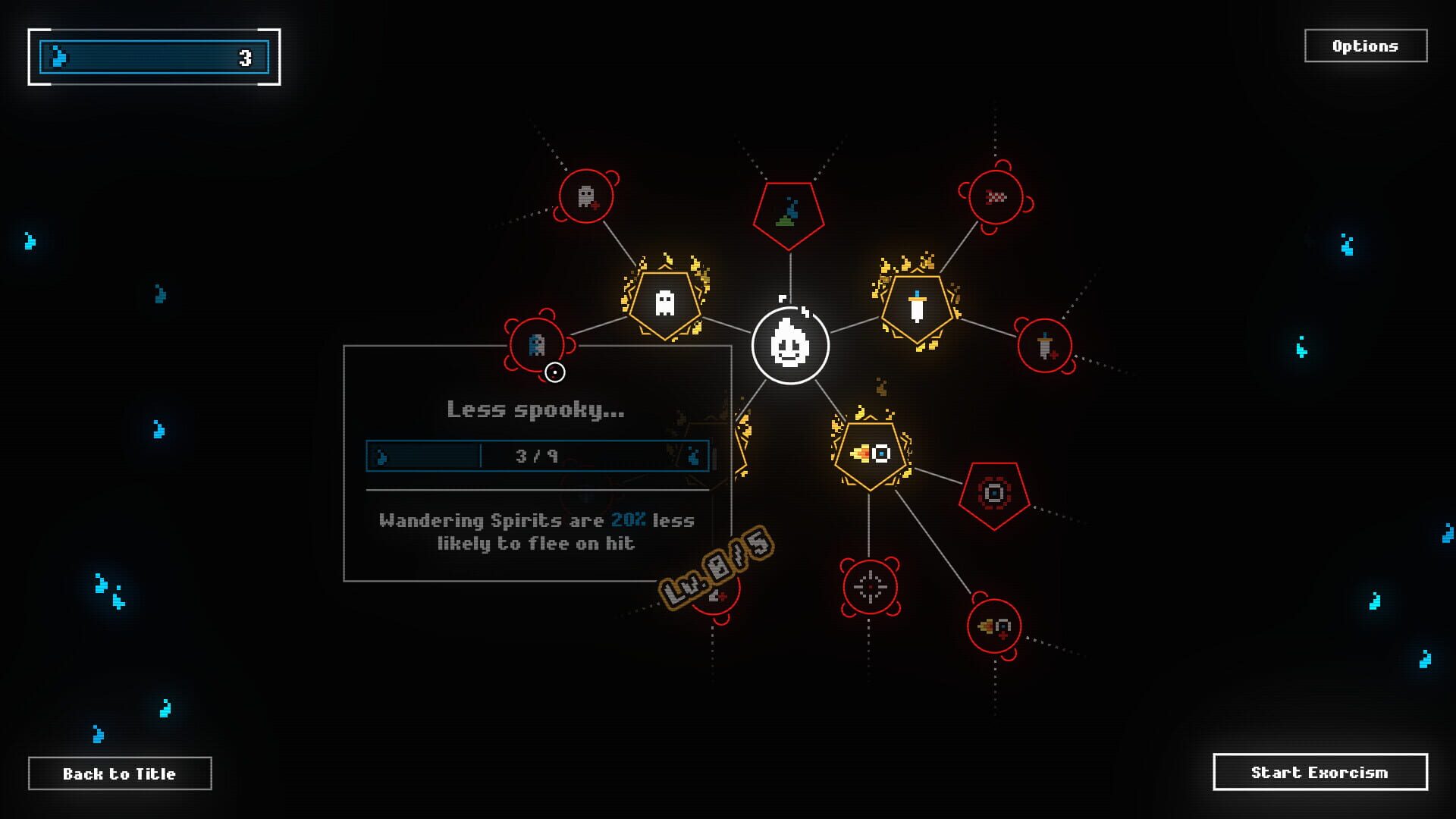Select the sword-plus upgrade node
Viewport: 1456px width, 819px height.
tap(1046, 345)
